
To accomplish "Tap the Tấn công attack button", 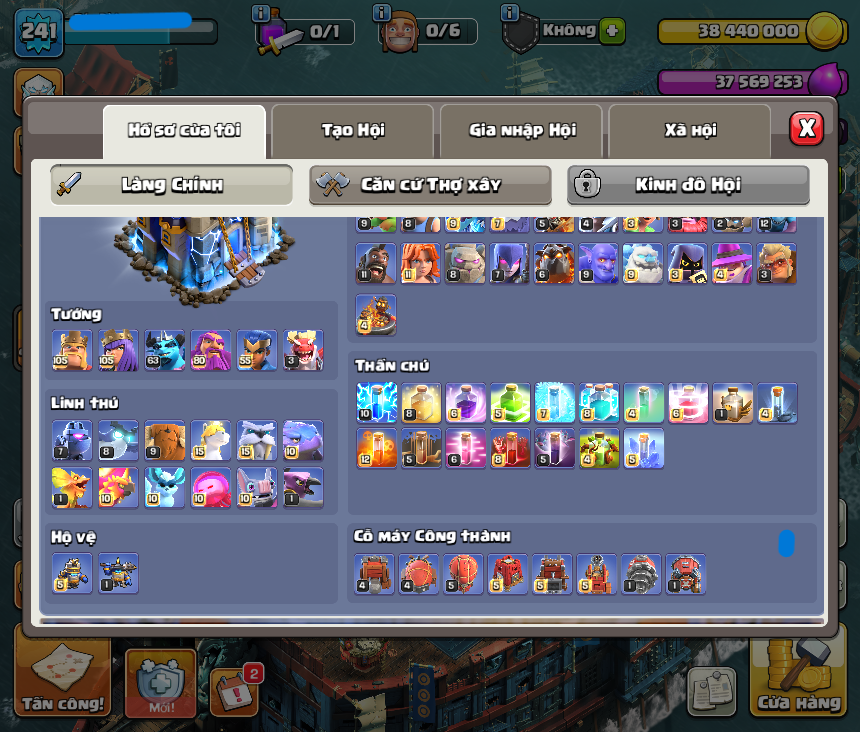I will click(63, 681).
